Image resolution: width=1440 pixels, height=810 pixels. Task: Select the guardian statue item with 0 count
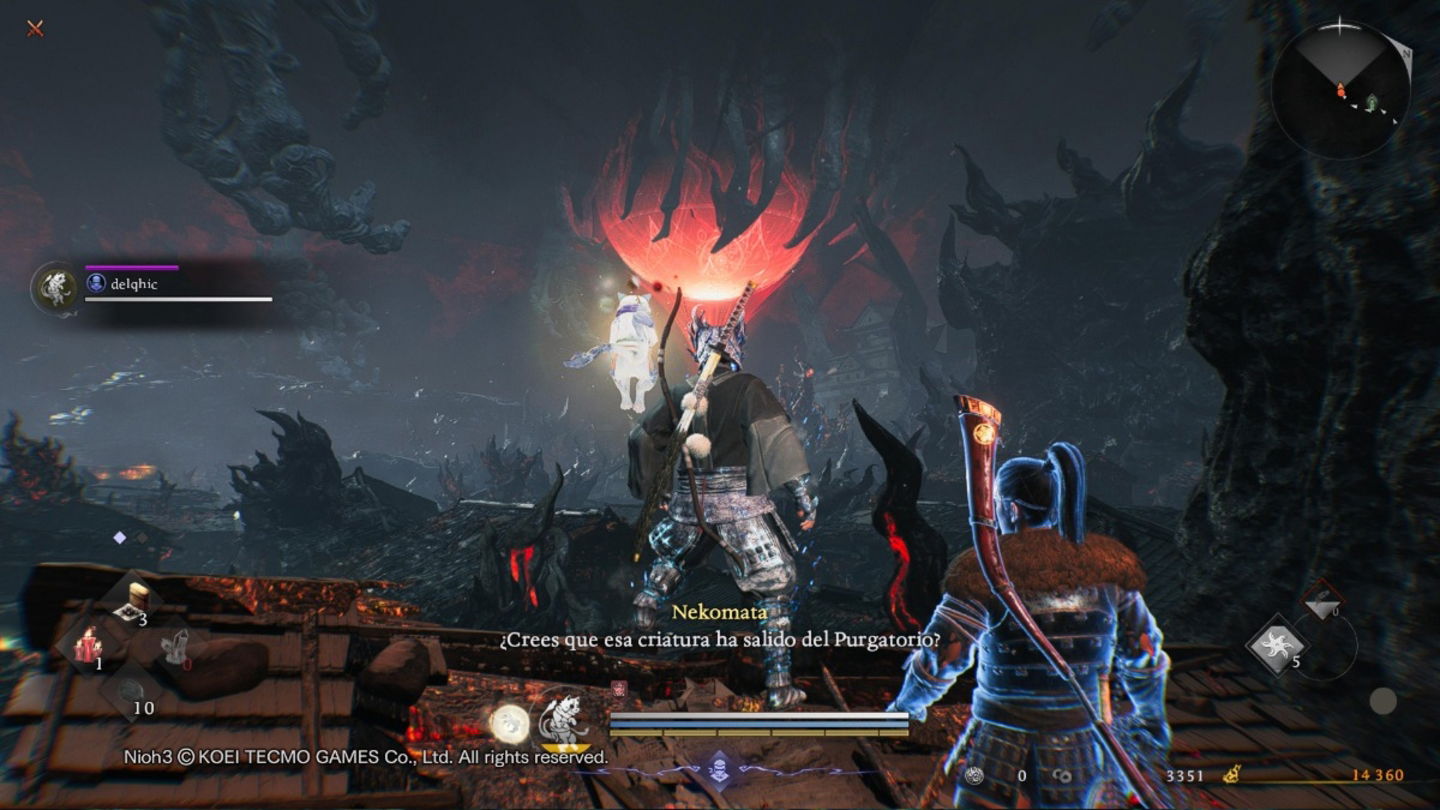tap(177, 645)
